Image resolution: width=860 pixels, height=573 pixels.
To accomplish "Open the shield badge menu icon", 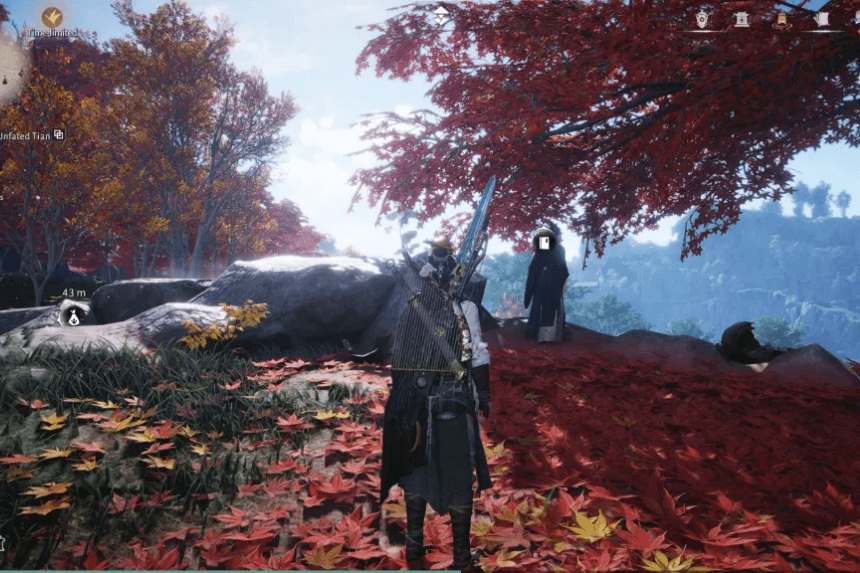I will [x=702, y=18].
